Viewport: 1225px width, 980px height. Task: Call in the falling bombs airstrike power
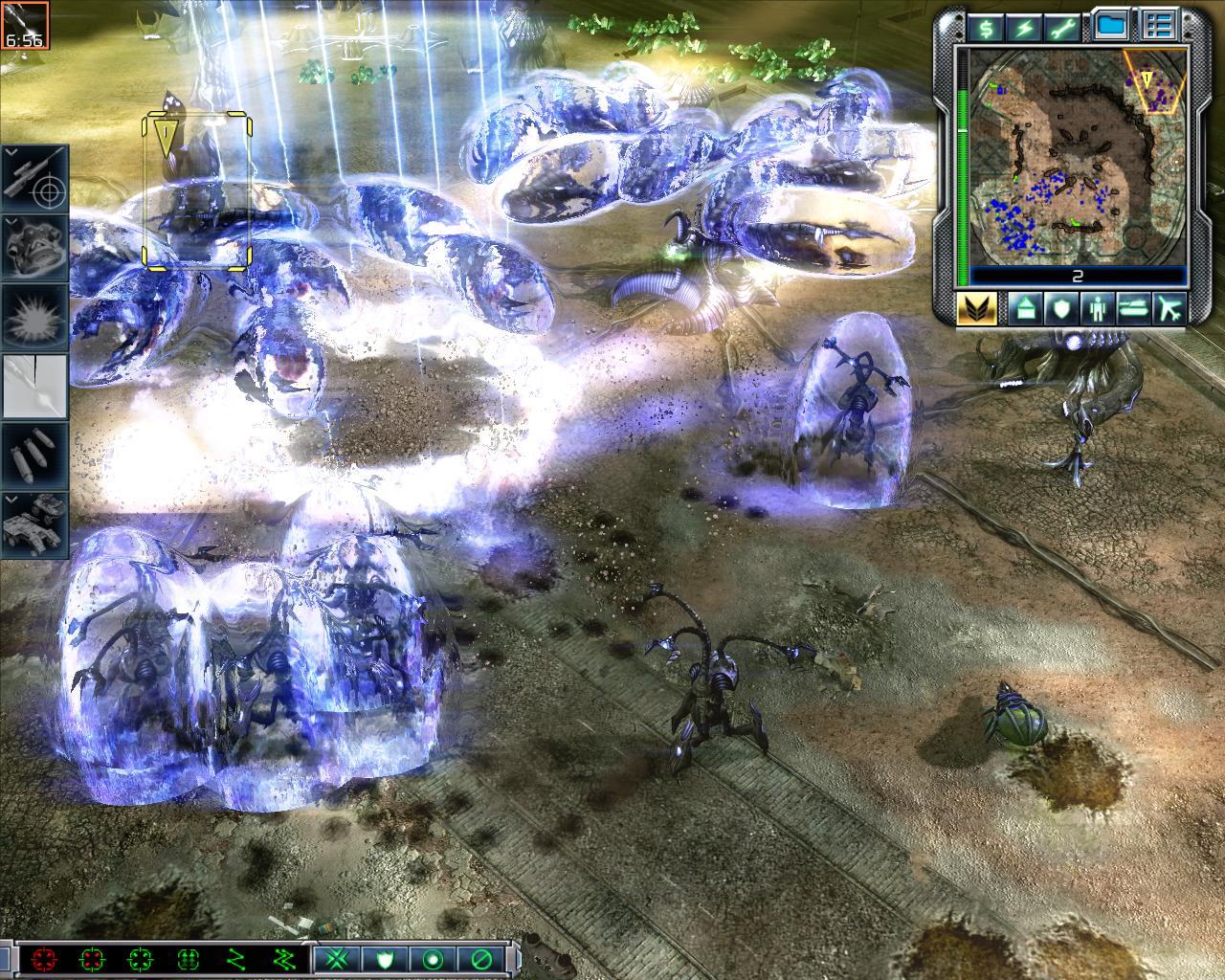34,456
